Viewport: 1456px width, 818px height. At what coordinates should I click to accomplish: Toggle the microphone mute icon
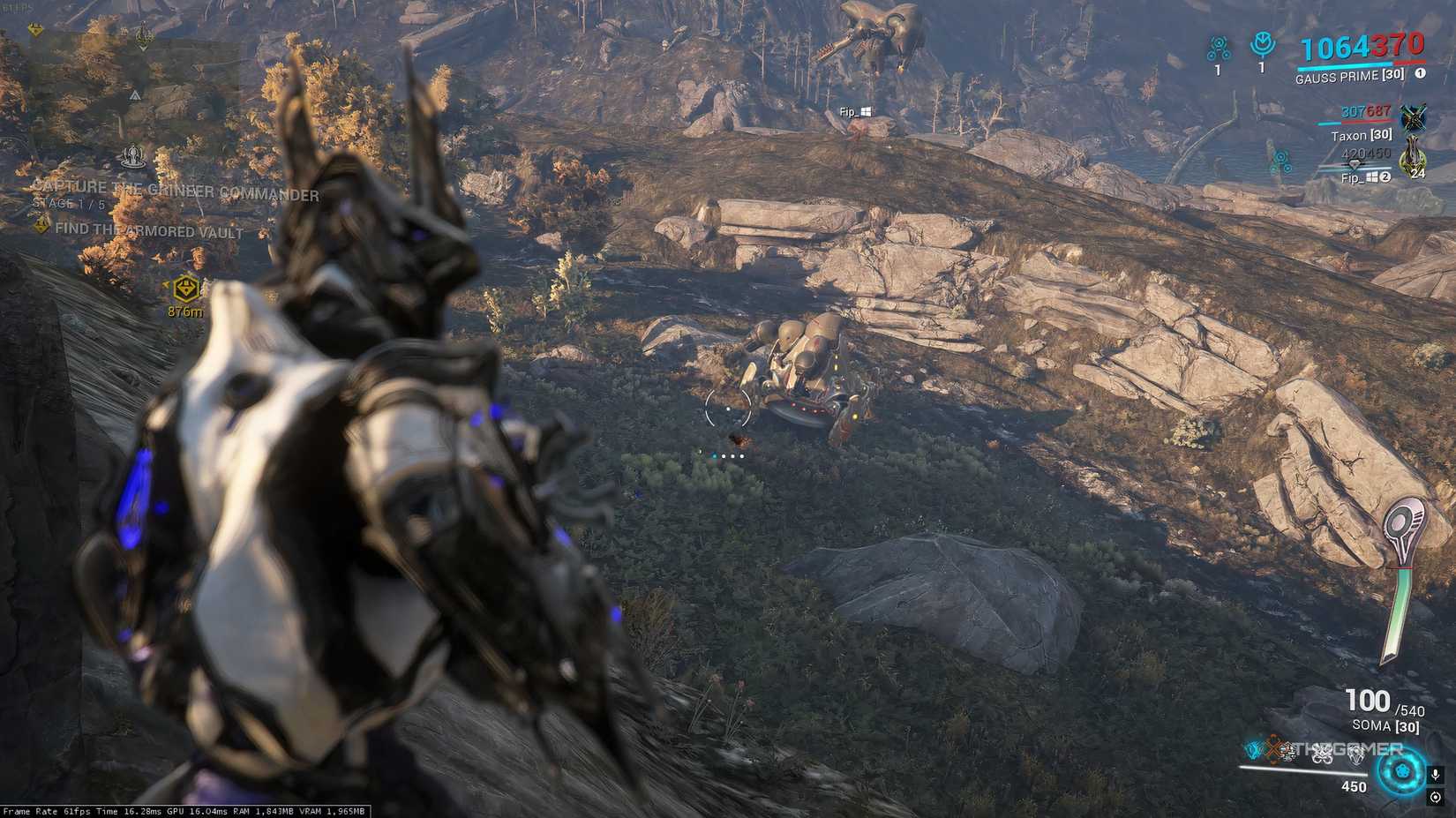pyautogui.click(x=1436, y=774)
